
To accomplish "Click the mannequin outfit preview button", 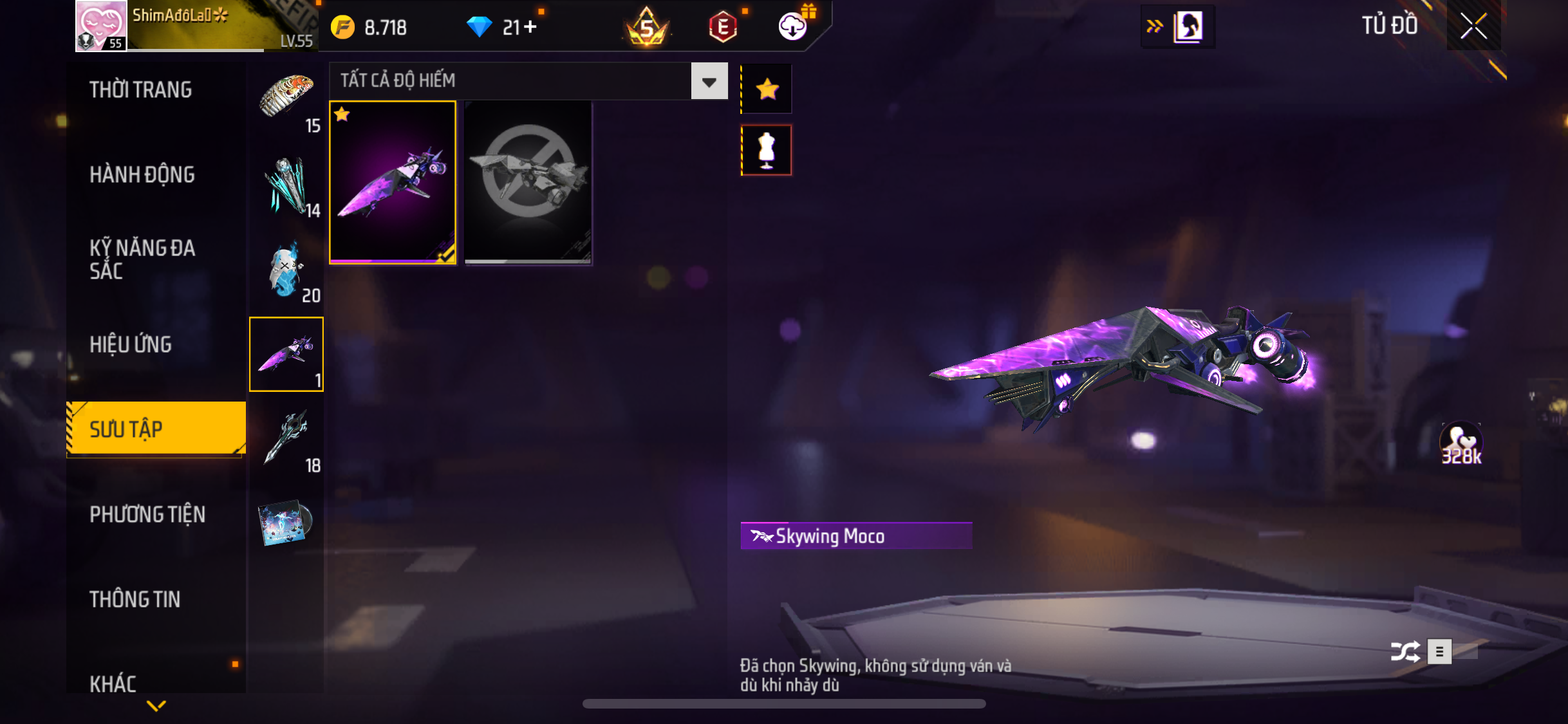I will (x=767, y=151).
